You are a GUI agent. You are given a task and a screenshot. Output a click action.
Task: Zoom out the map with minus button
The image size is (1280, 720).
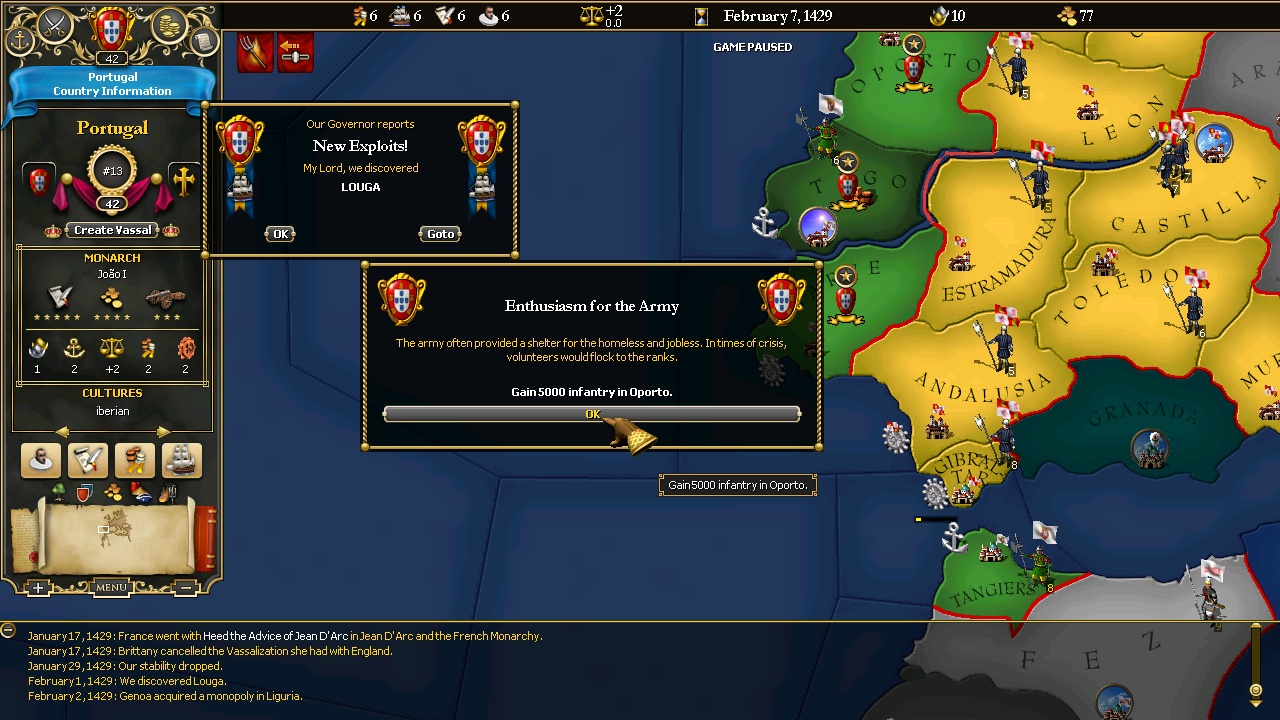pyautogui.click(x=185, y=588)
